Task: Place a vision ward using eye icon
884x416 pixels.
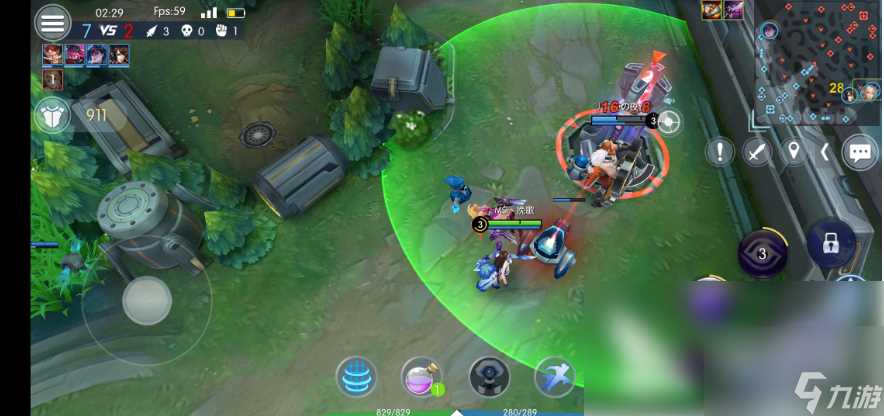Action: click(x=489, y=376)
